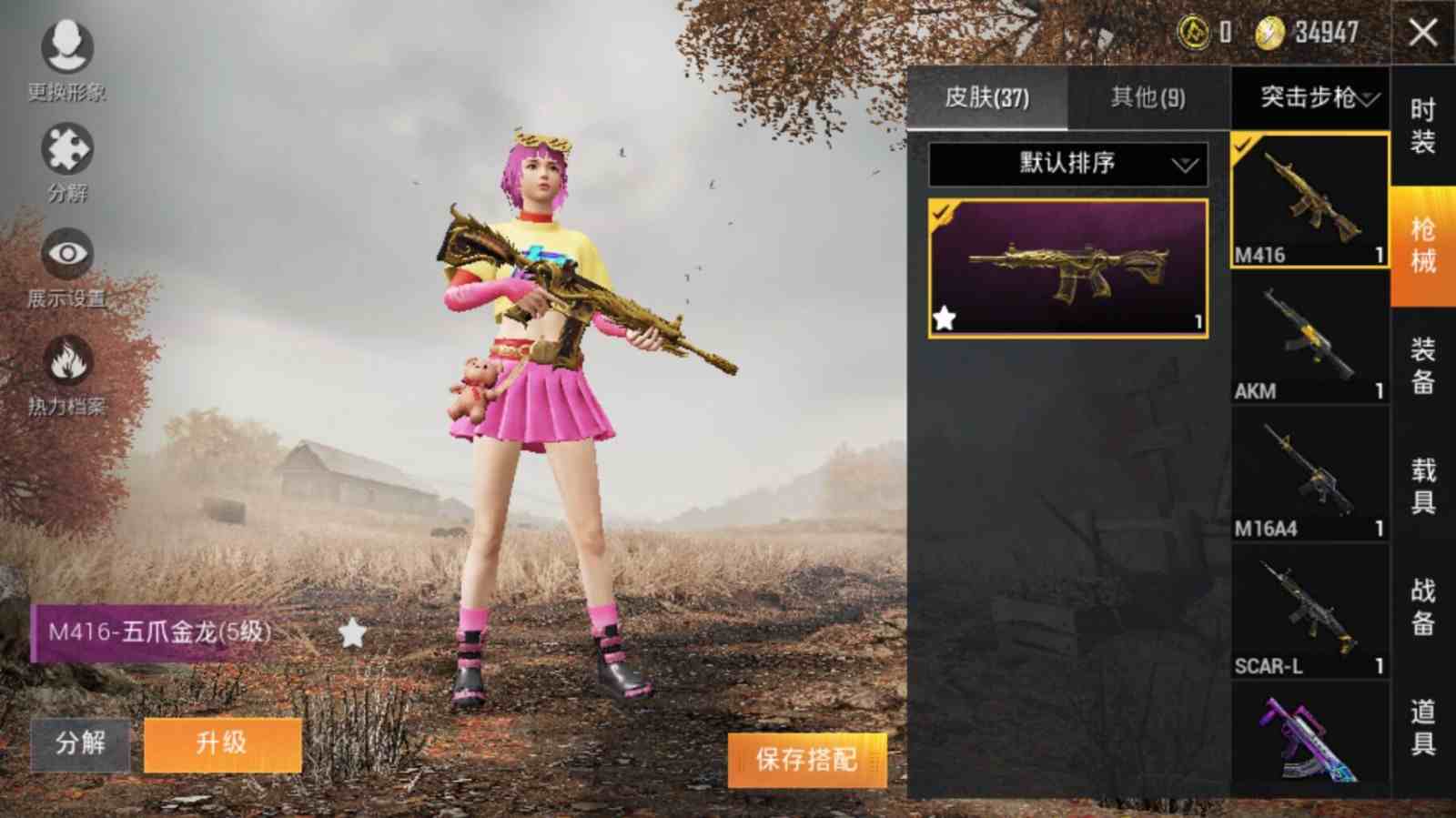Switch to the 载具 category

1423,486
